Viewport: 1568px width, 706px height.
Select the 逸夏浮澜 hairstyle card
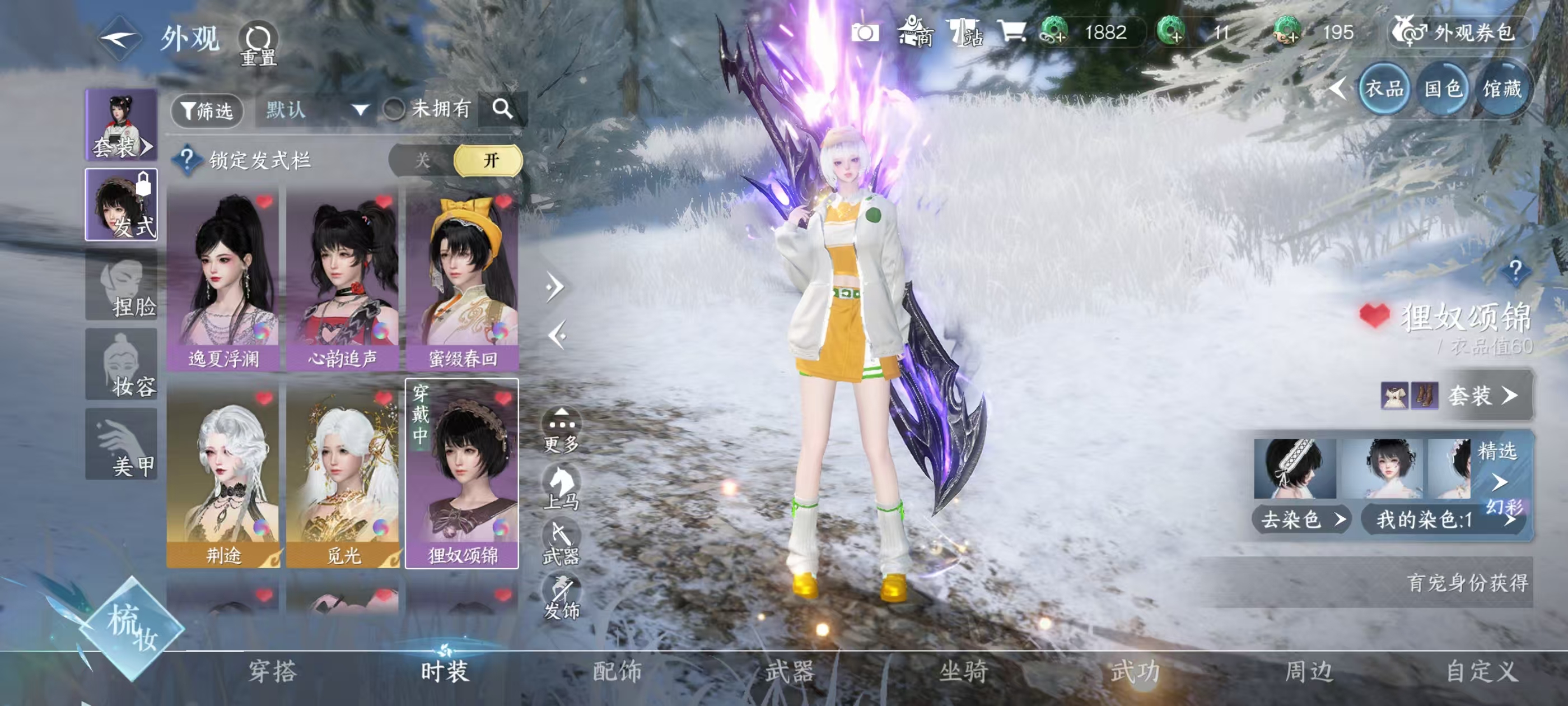pyautogui.click(x=223, y=280)
